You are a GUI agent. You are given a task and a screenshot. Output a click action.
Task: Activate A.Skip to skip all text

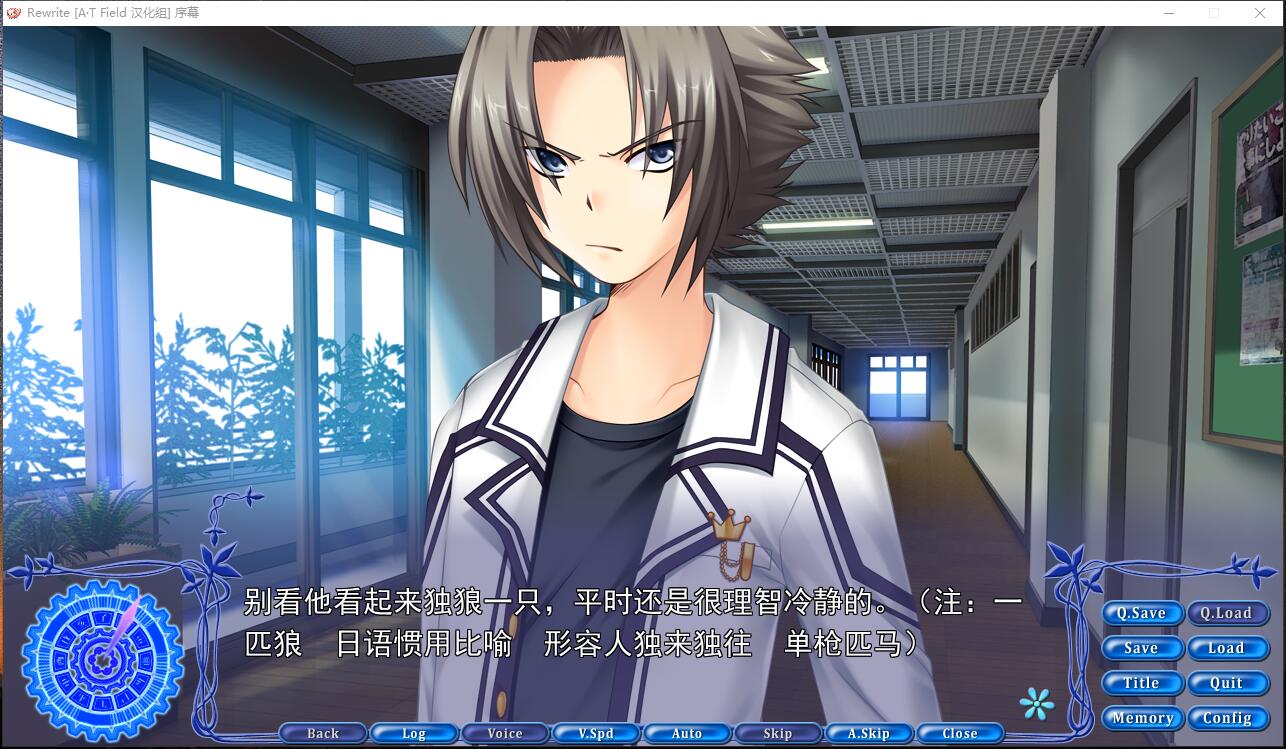click(869, 733)
